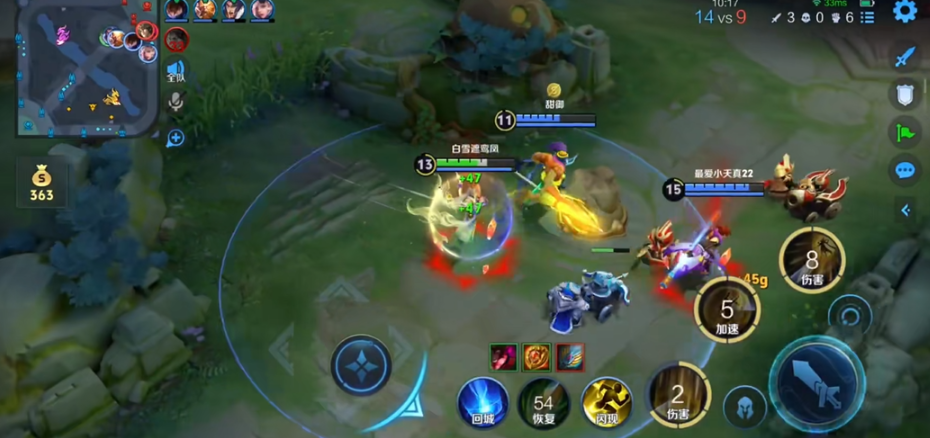The image size is (930, 438).
Task: Send the shield retreat signal
Action: point(905,94)
